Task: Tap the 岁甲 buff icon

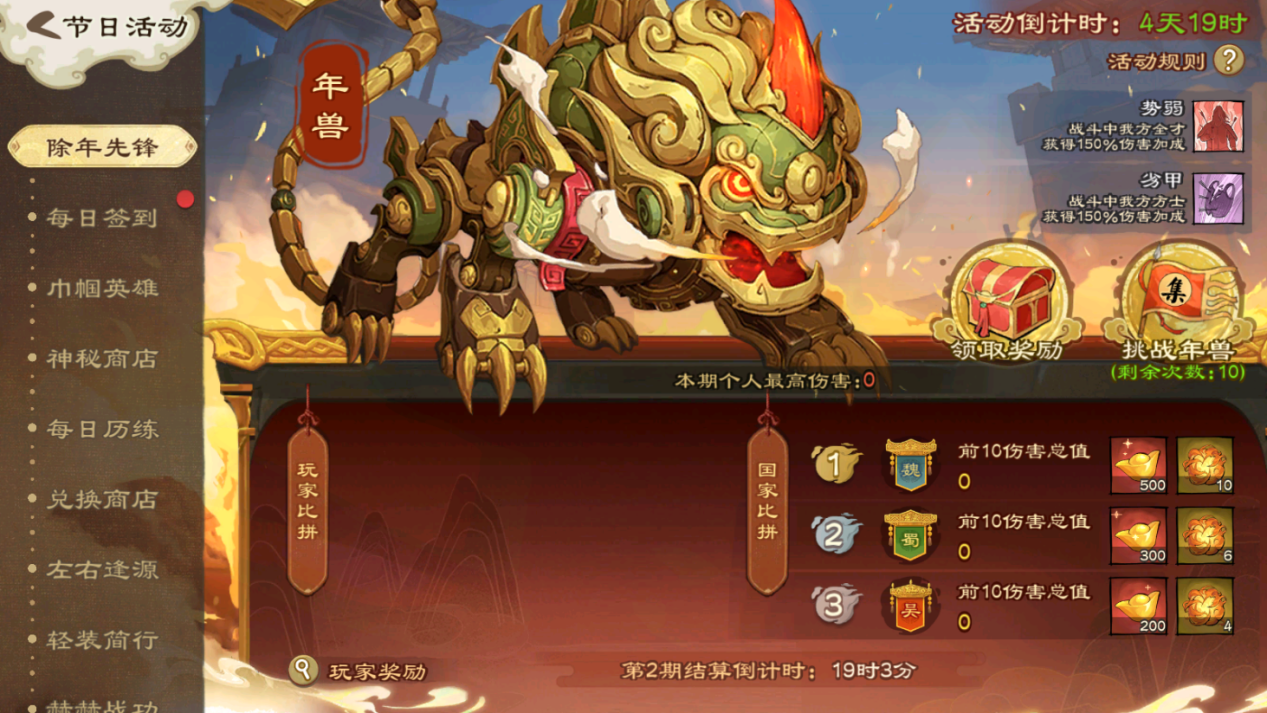Action: [1218, 198]
